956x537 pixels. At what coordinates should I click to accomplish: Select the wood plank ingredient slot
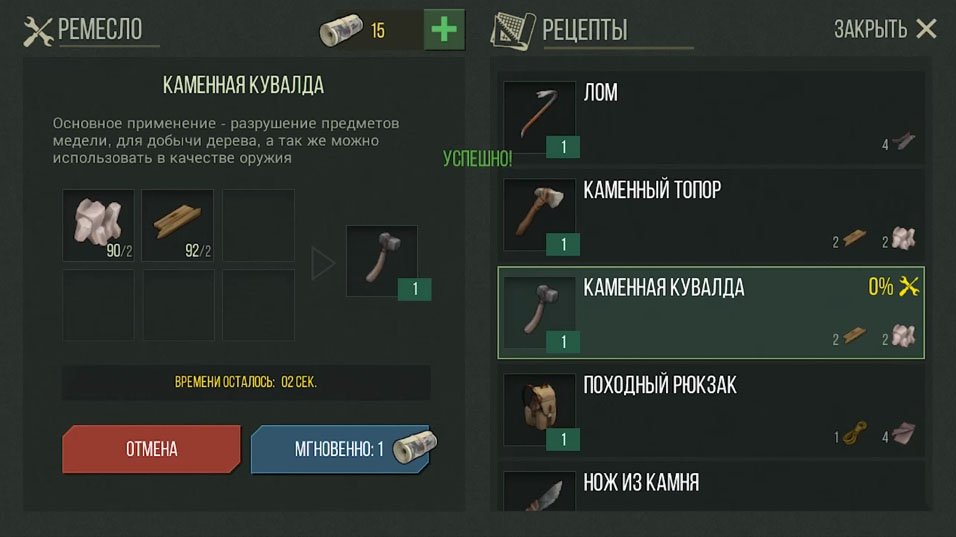pos(177,225)
